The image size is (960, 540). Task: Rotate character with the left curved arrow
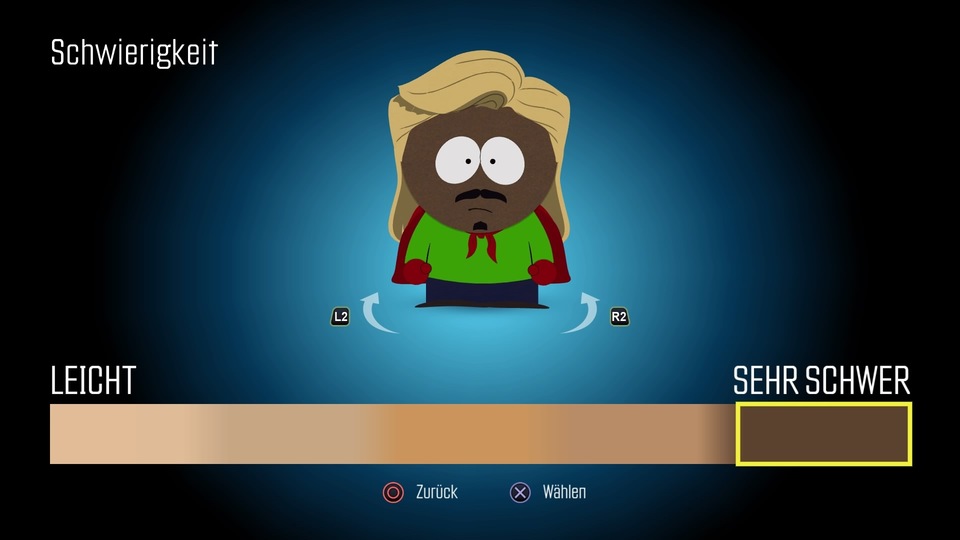click(379, 313)
